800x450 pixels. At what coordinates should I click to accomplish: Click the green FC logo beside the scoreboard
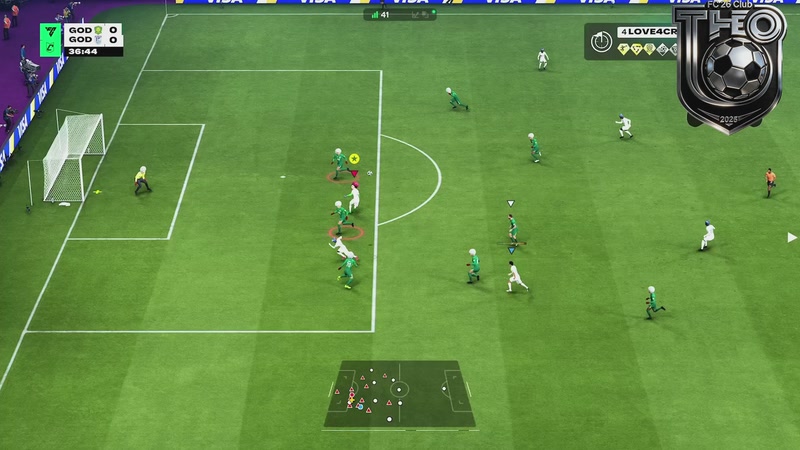47,37
